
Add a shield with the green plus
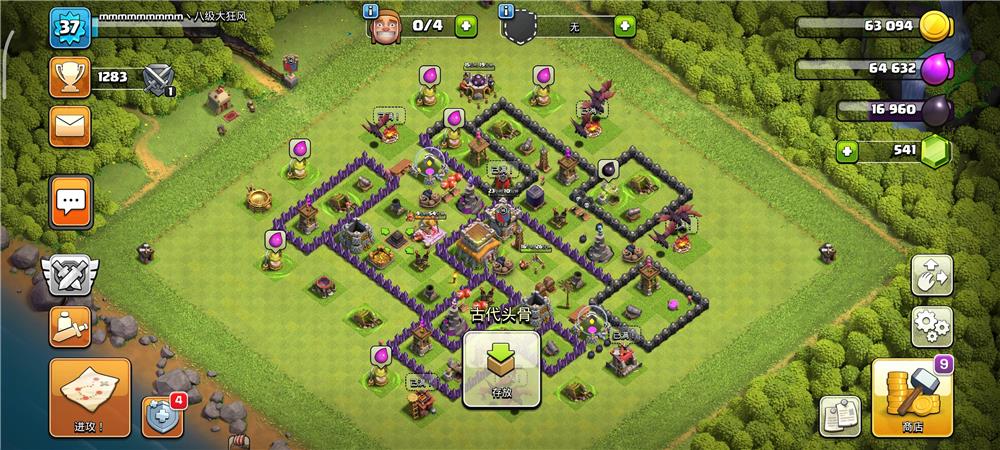[625, 26]
